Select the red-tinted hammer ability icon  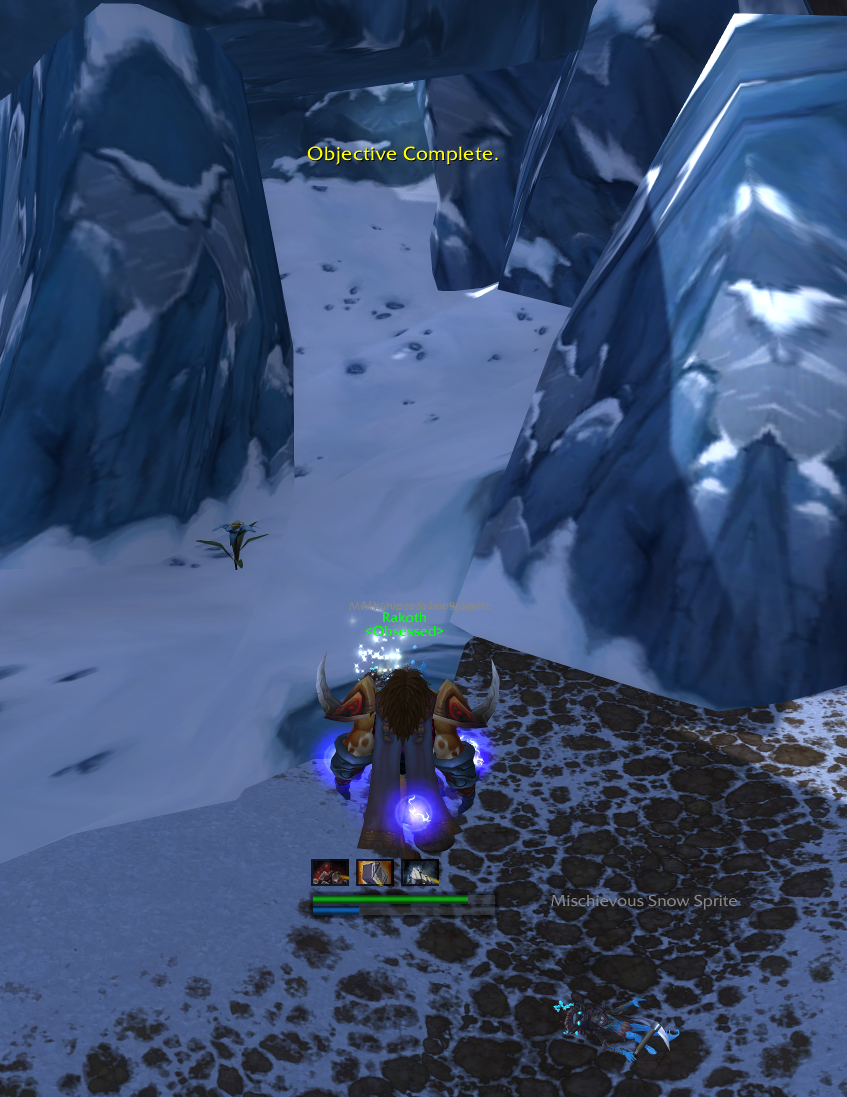click(330, 873)
